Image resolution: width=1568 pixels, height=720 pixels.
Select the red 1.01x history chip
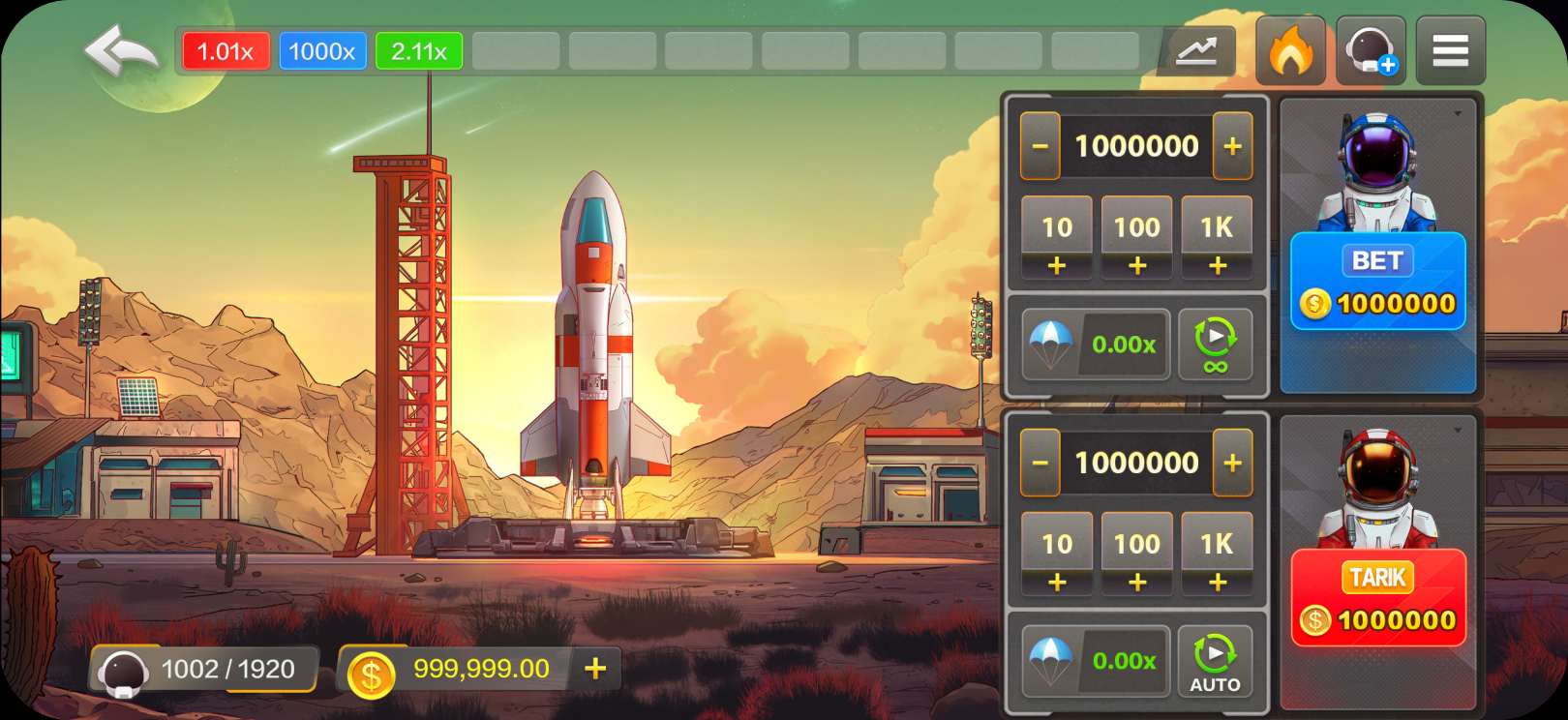(226, 51)
